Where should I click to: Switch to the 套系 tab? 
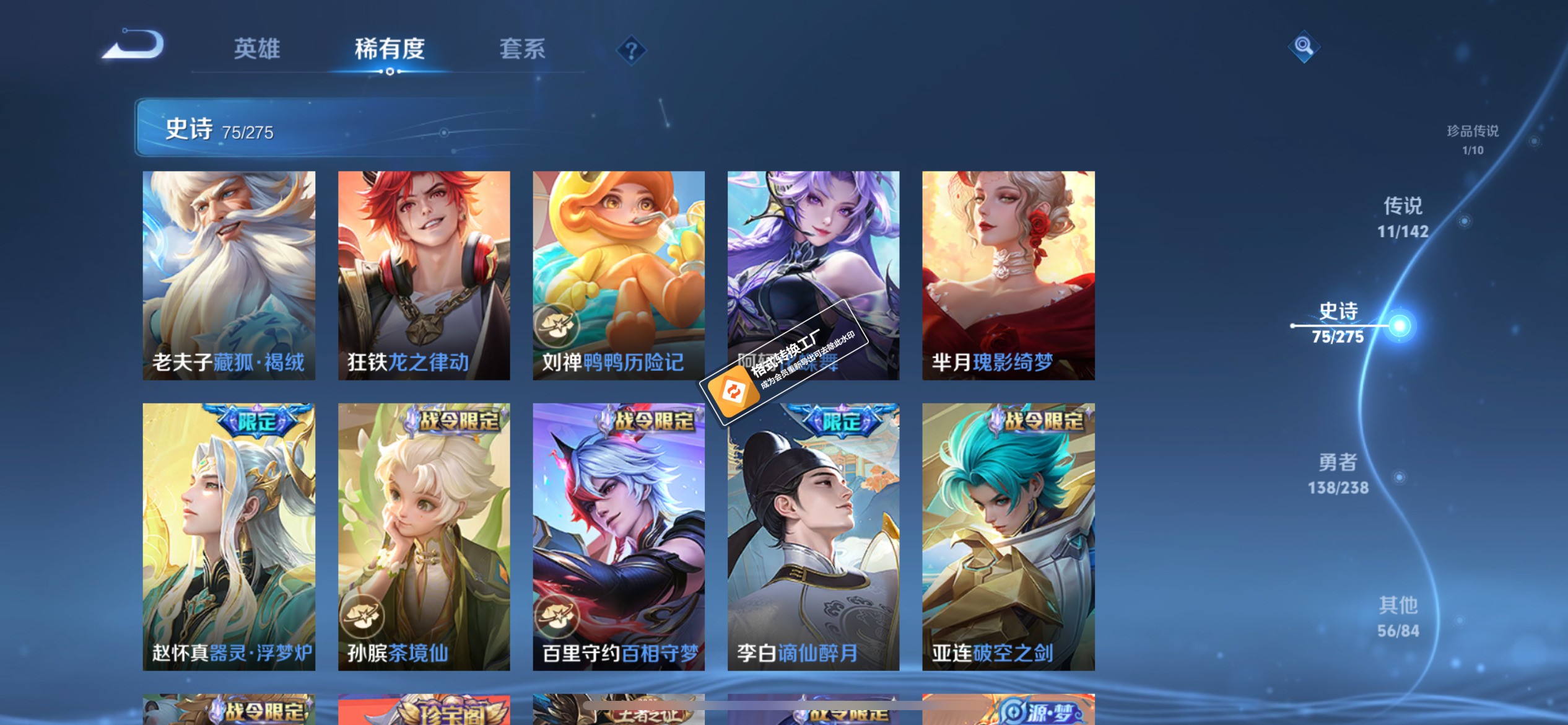(x=522, y=49)
